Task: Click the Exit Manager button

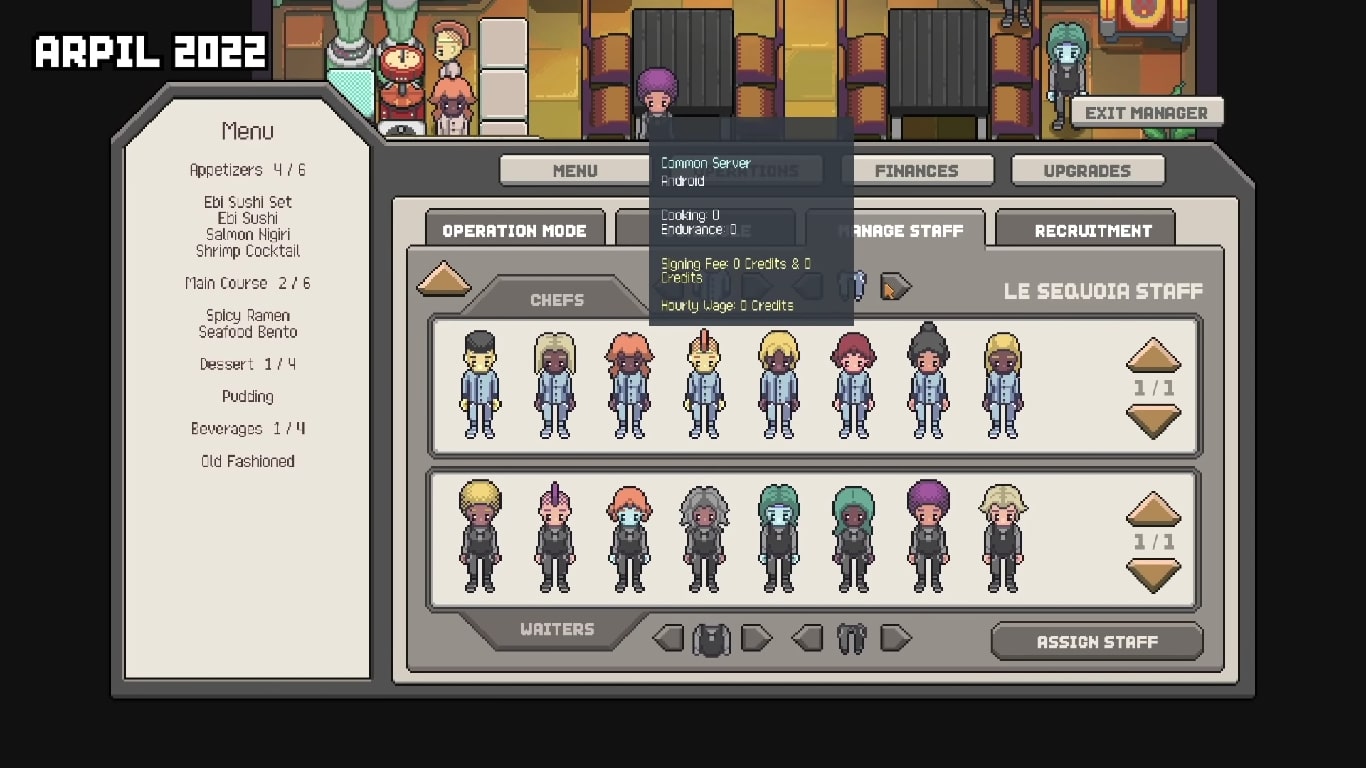Action: tap(1146, 111)
